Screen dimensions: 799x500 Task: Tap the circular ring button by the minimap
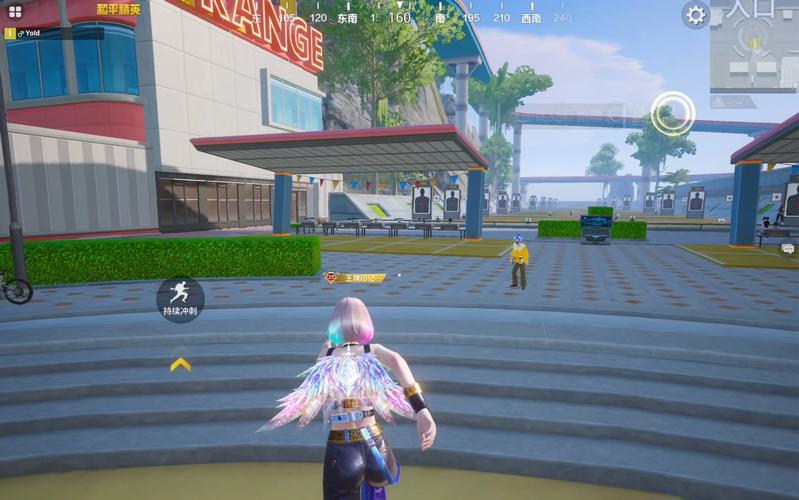point(673,113)
